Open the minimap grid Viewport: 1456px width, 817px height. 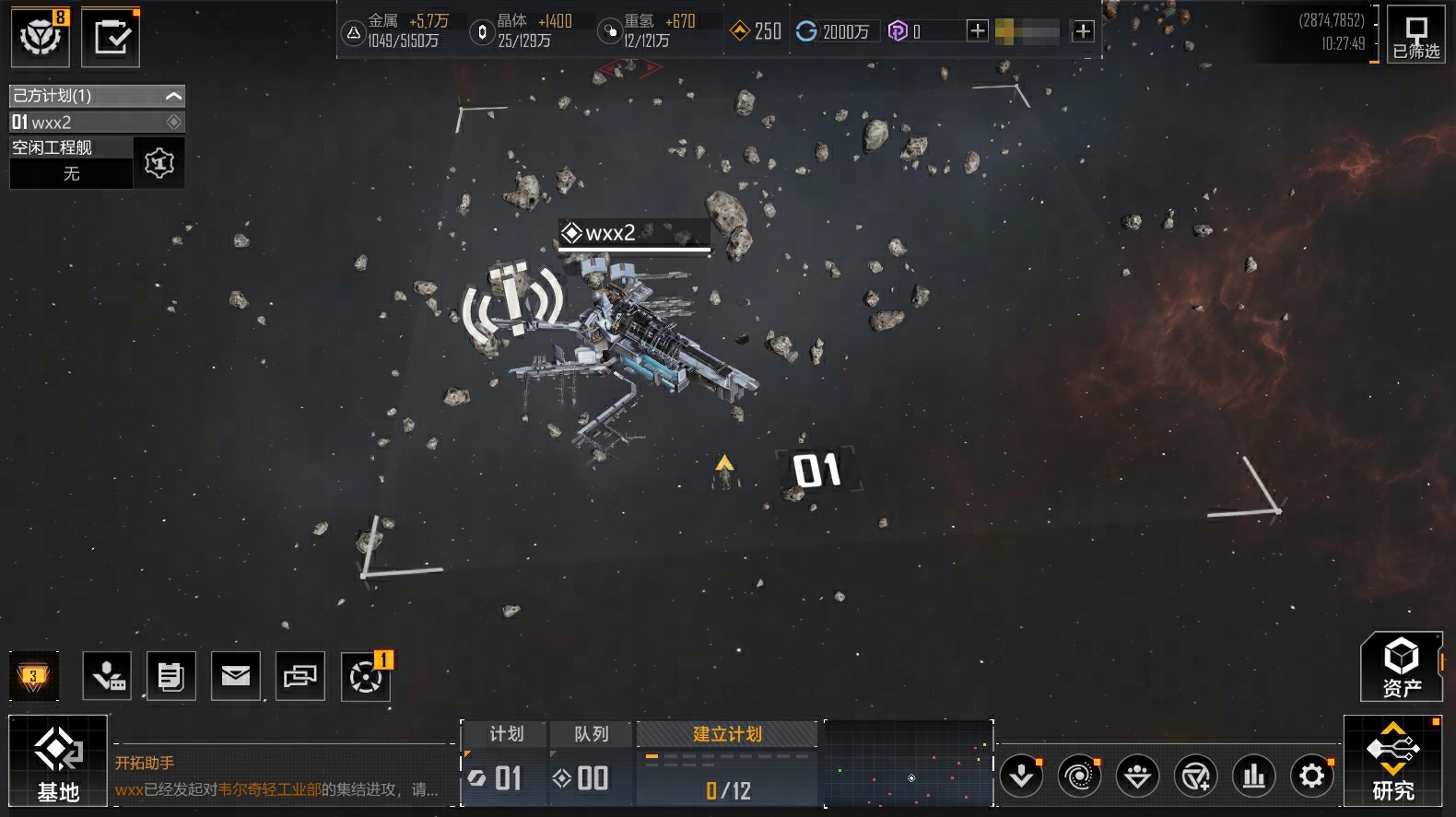(x=910, y=764)
